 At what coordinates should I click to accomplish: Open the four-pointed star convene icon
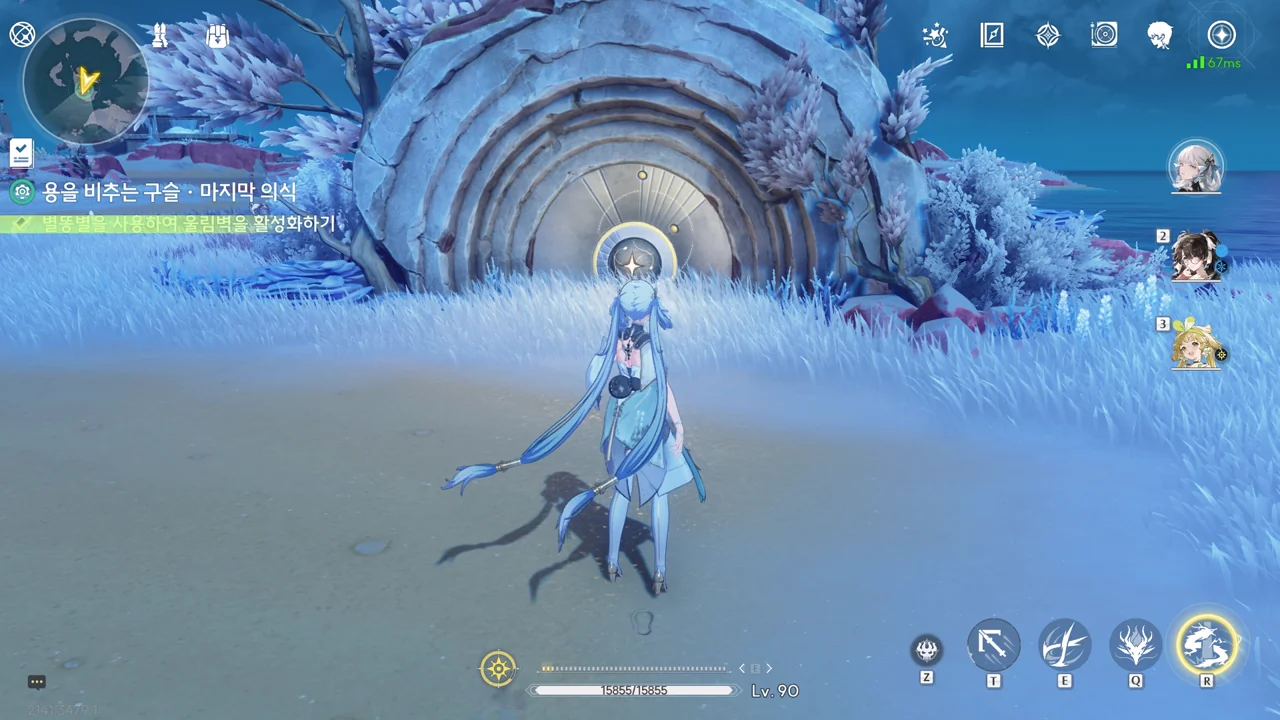coord(1047,36)
